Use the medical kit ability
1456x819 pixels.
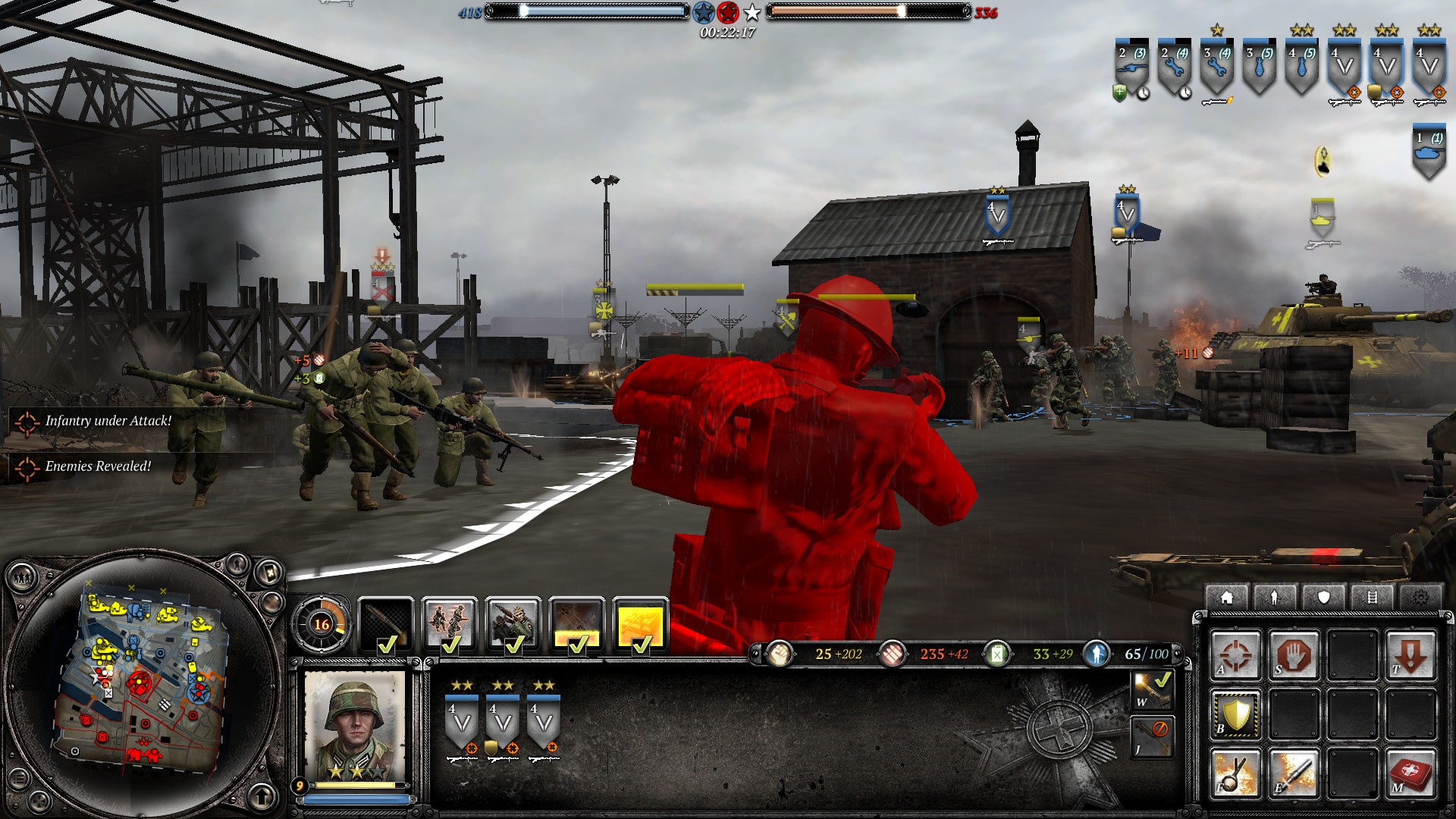click(1410, 773)
